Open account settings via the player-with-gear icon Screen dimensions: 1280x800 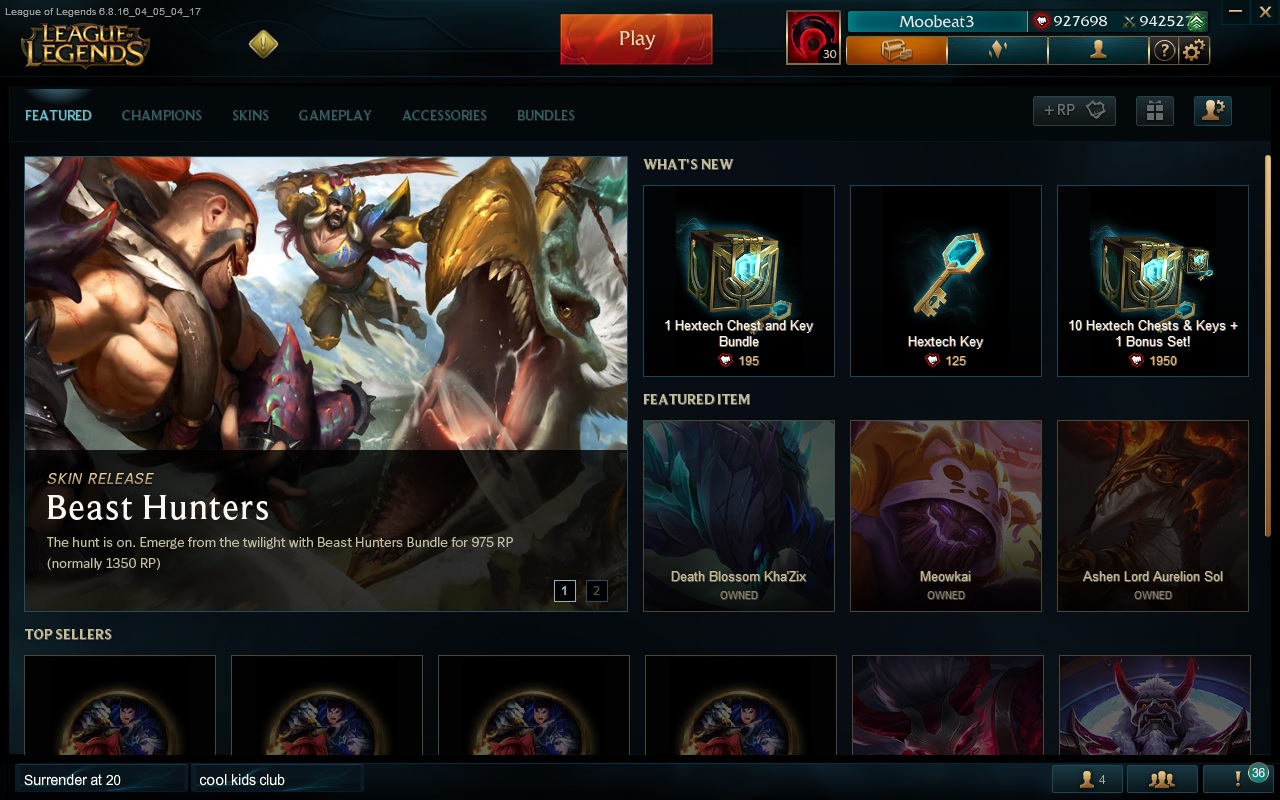coord(1212,111)
